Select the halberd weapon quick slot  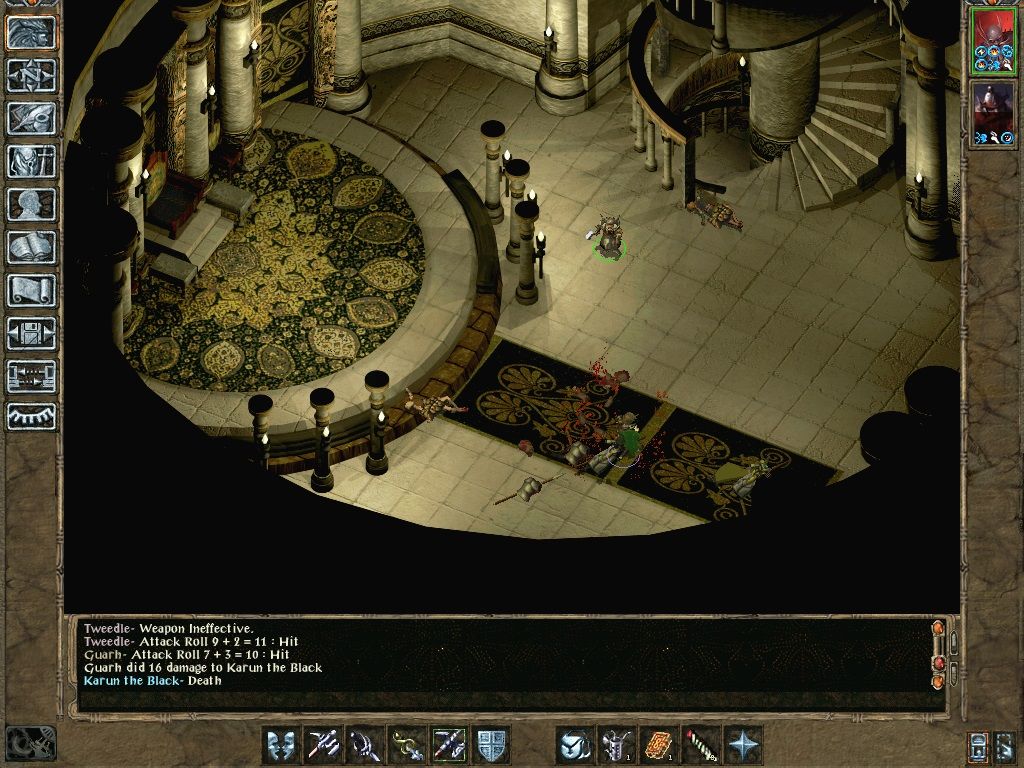tap(323, 745)
